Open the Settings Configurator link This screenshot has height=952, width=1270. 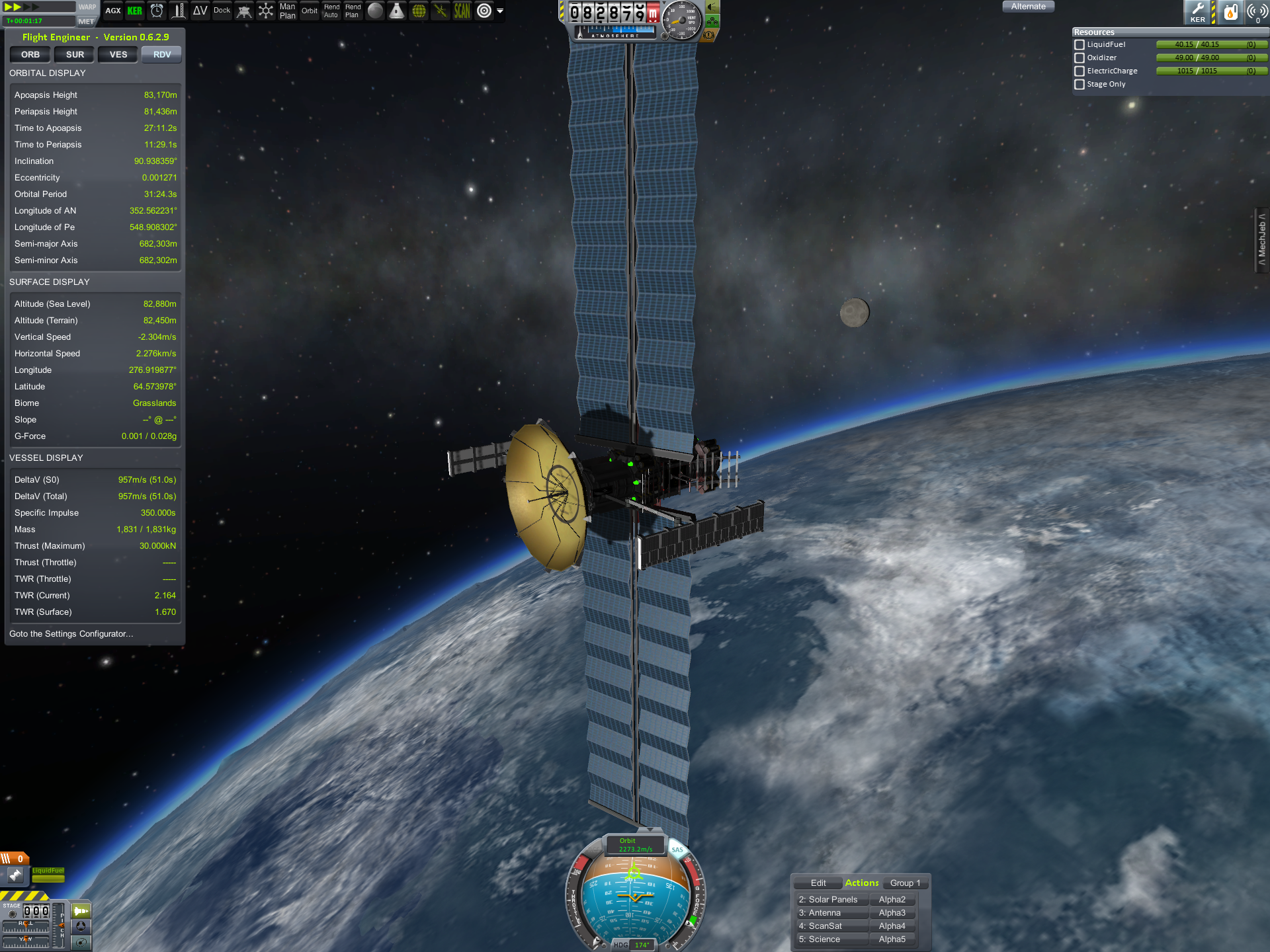(x=71, y=634)
